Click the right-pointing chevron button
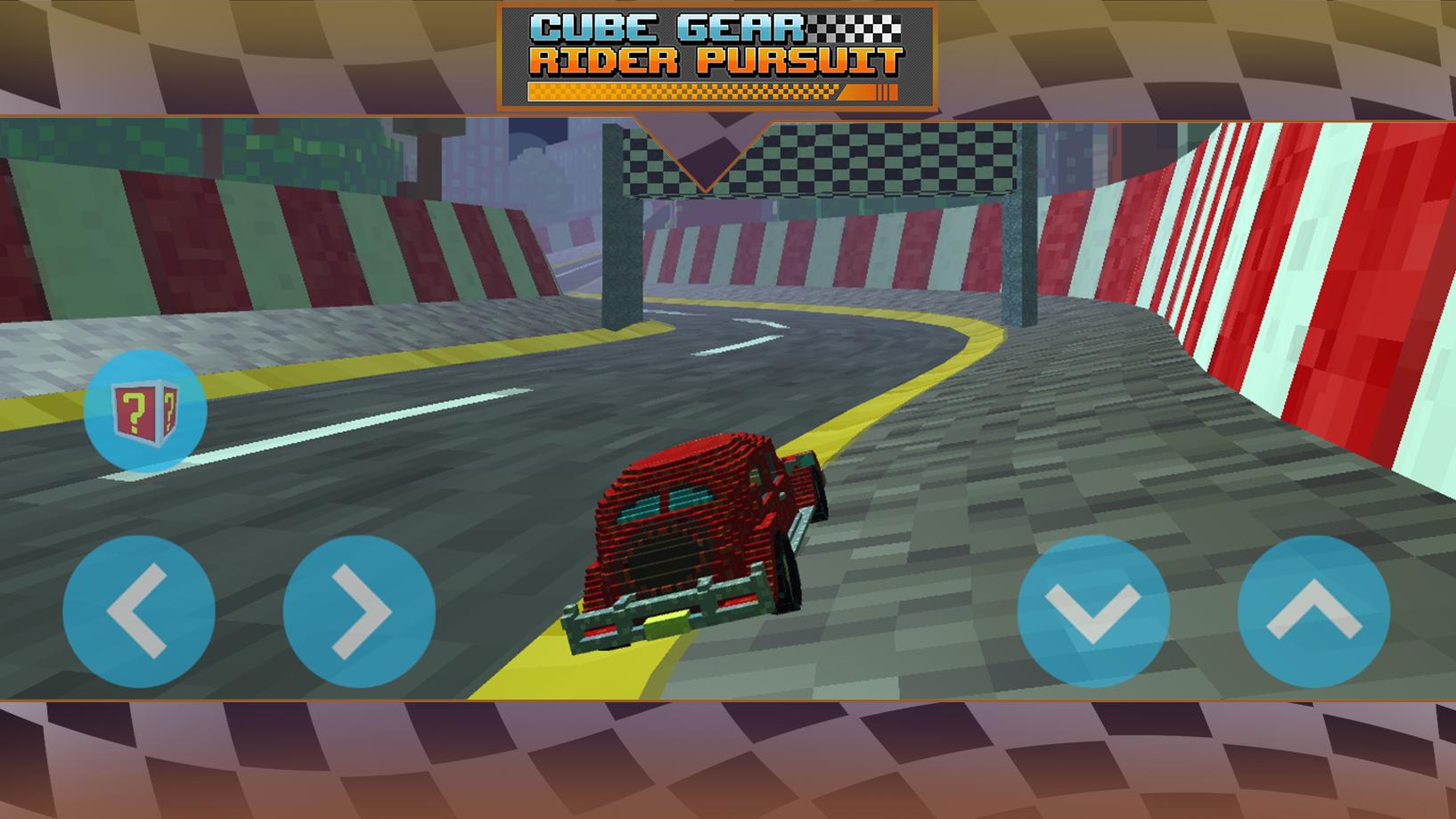This screenshot has width=1456, height=819. (x=355, y=611)
